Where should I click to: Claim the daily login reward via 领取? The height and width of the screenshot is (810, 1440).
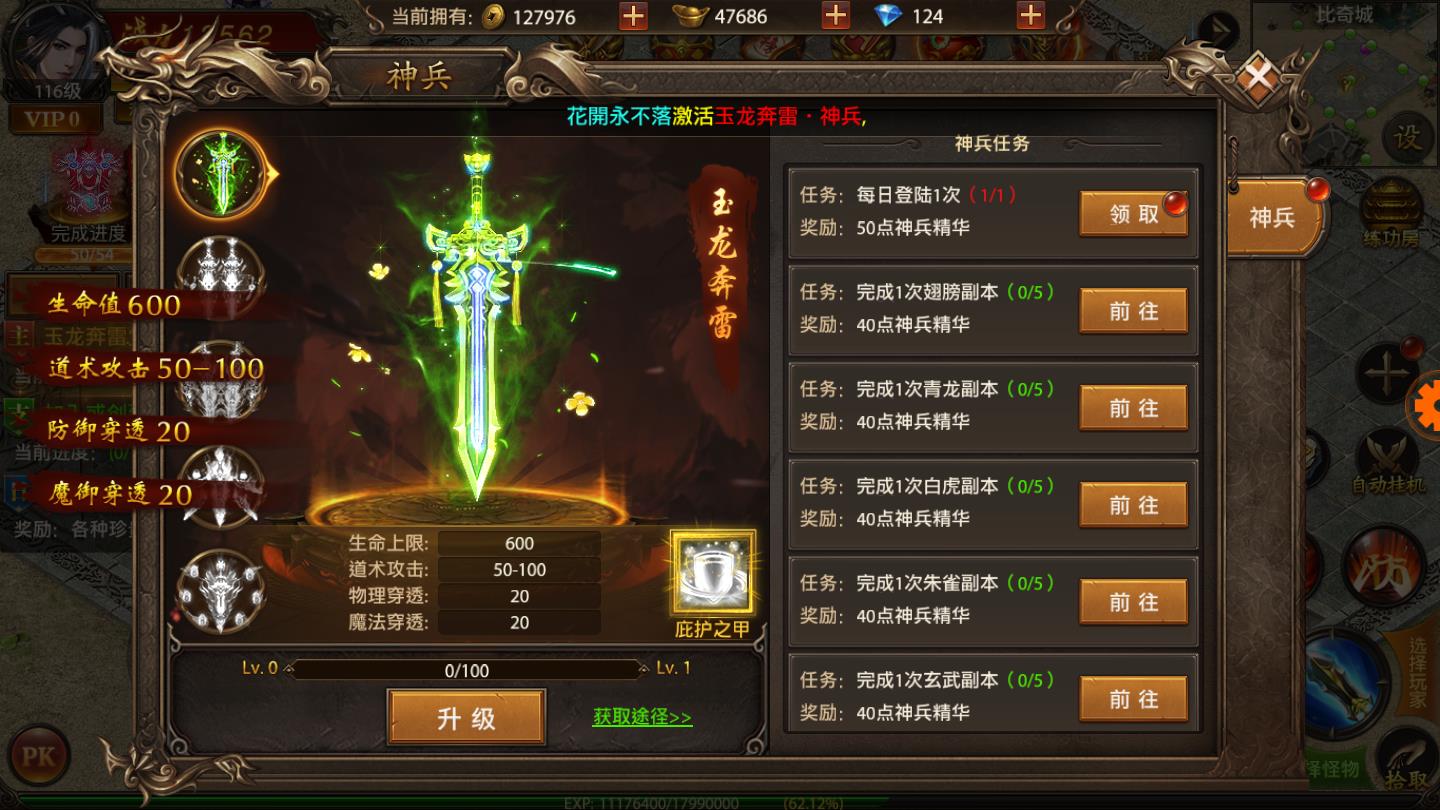pos(1133,215)
